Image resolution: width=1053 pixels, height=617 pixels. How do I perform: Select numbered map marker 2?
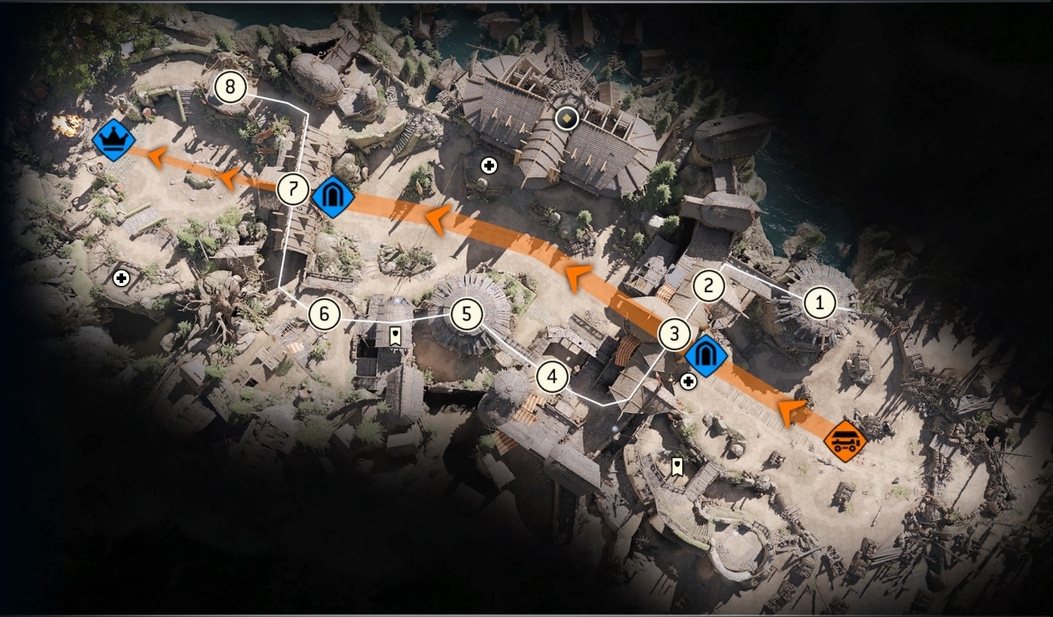[x=709, y=286]
